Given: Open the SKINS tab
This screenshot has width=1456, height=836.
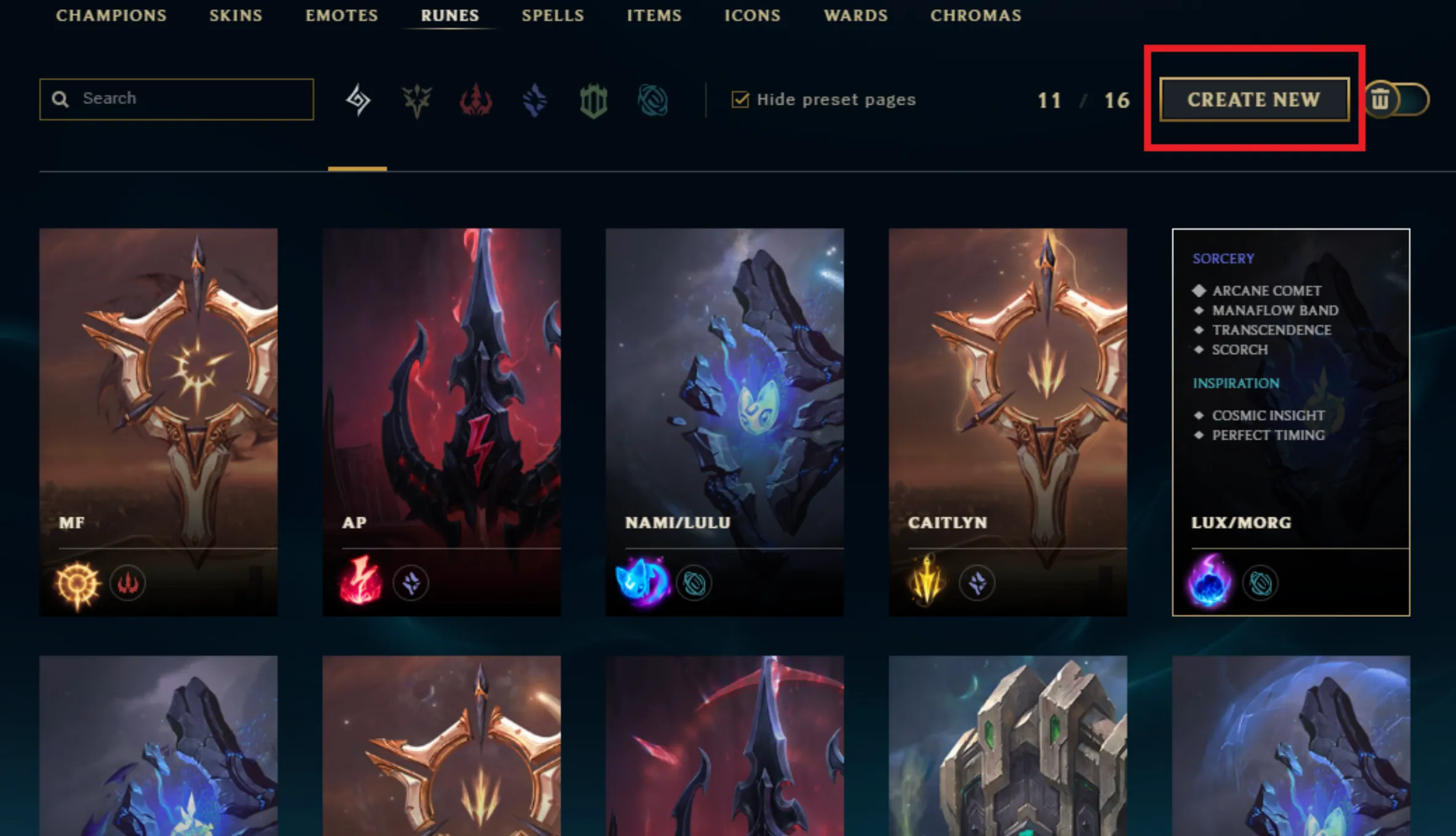Looking at the screenshot, I should pyautogui.click(x=235, y=15).
